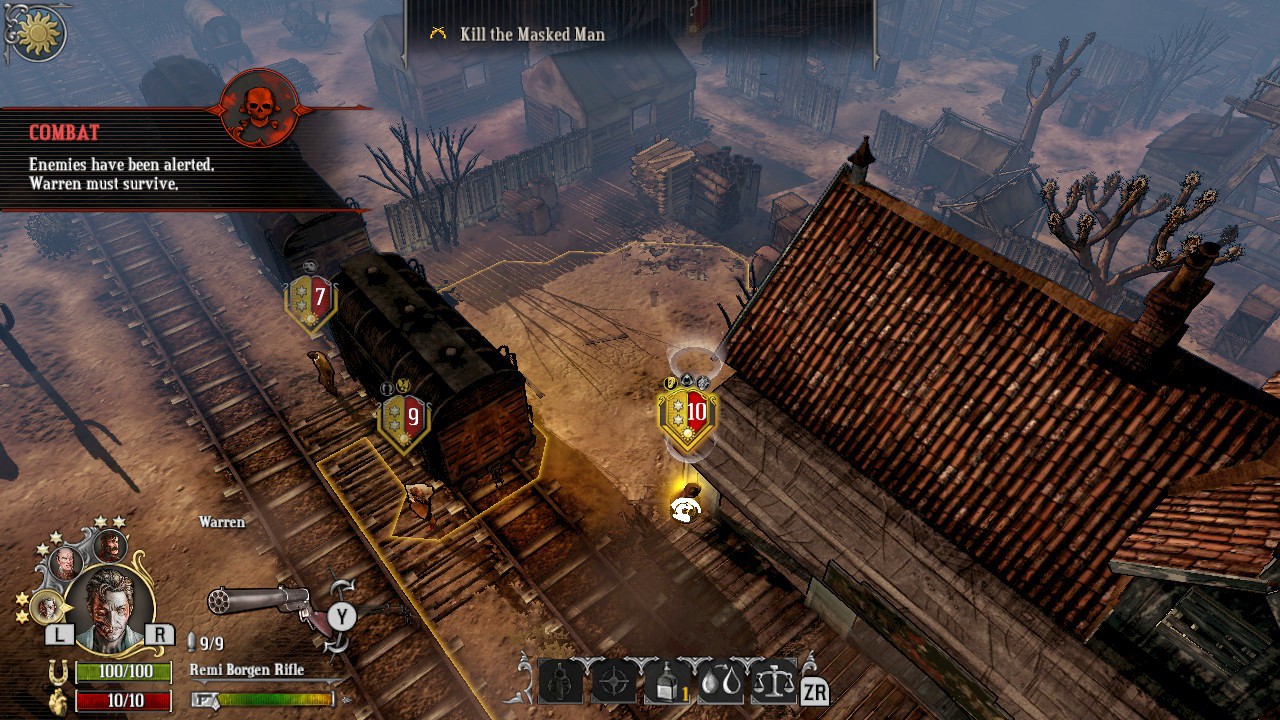This screenshot has width=1280, height=720.
Task: Click the L shoulder button indicator
Action: pyautogui.click(x=60, y=633)
